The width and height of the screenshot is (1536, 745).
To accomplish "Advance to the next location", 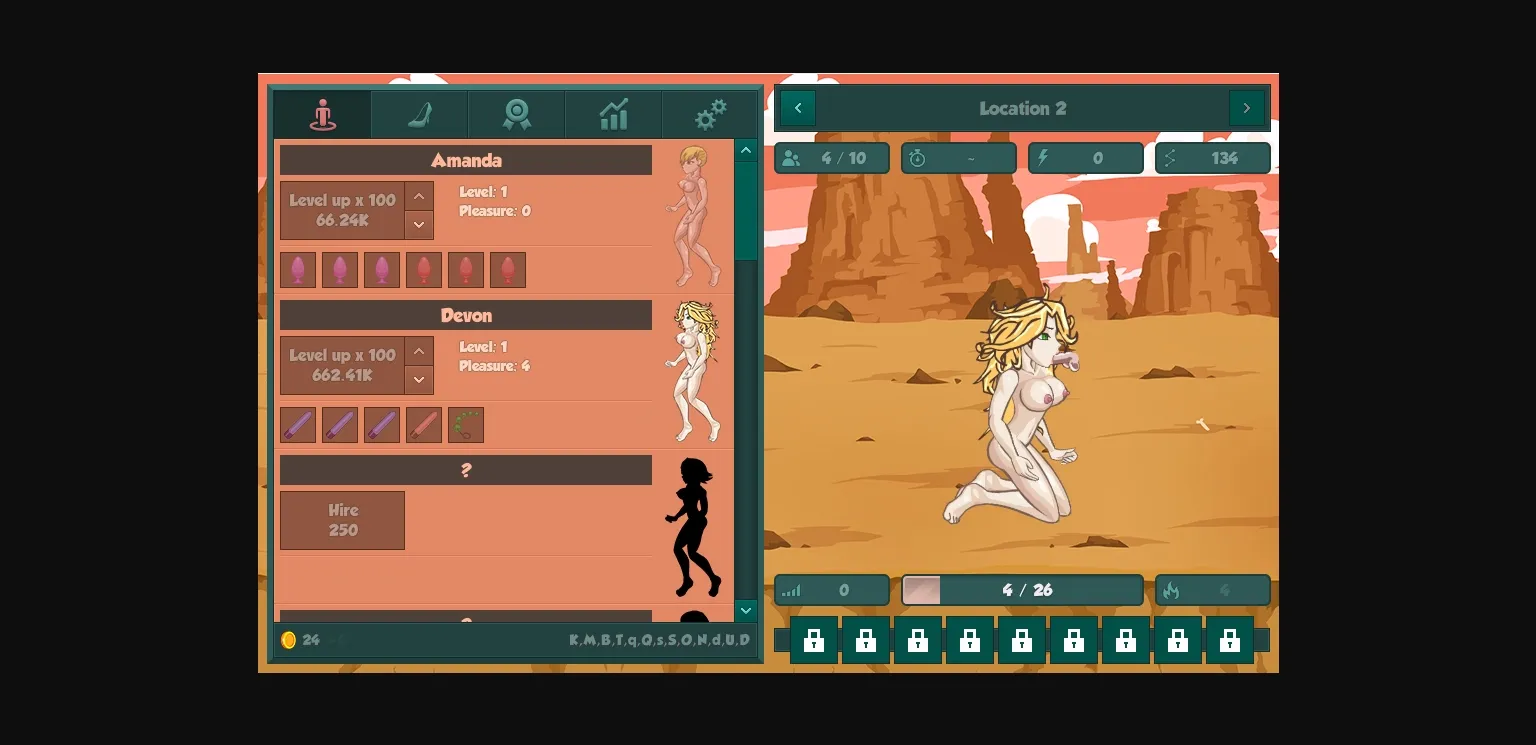I will coord(1247,108).
